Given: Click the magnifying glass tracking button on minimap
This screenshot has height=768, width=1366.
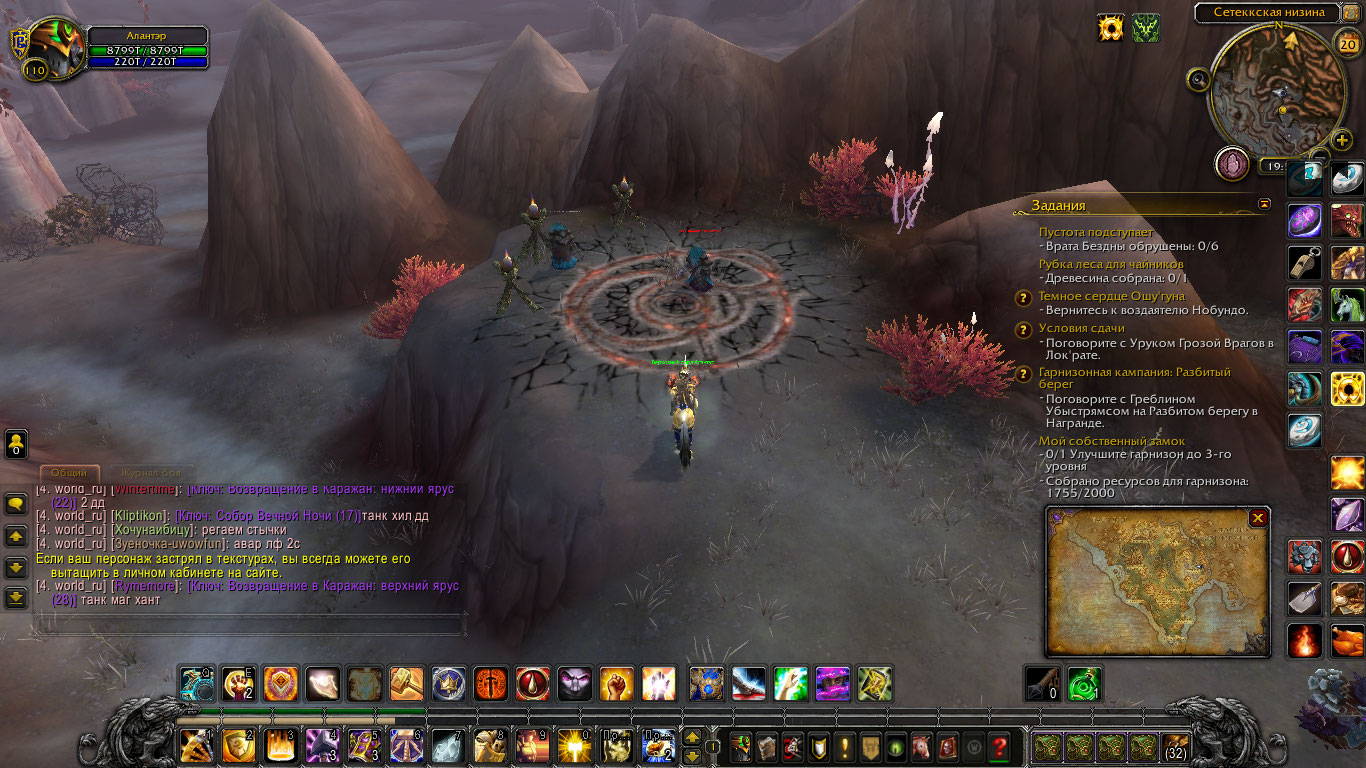Looking at the screenshot, I should tap(1198, 79).
